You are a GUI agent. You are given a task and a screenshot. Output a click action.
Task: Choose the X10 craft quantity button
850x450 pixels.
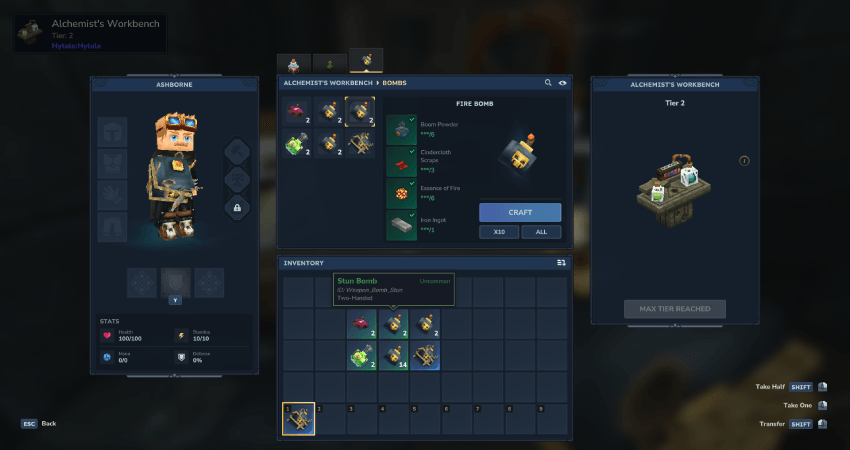[x=498, y=232]
